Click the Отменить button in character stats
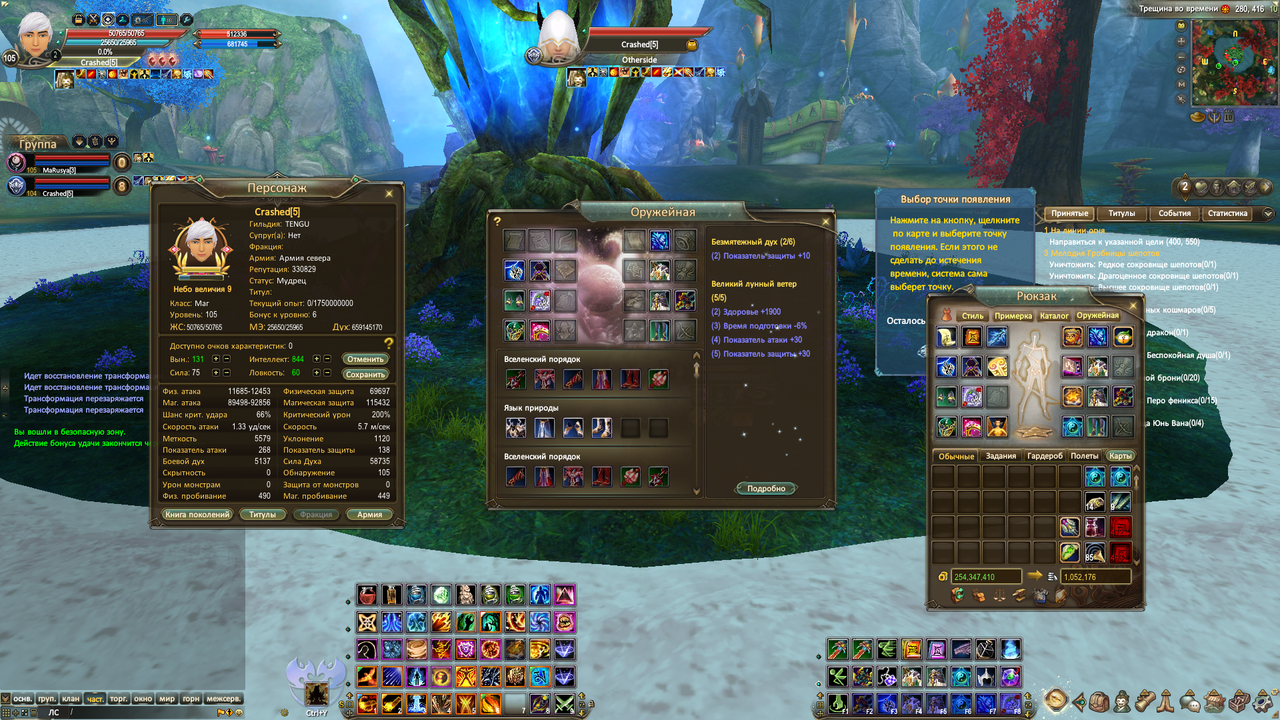This screenshot has height=720, width=1280. (365, 359)
